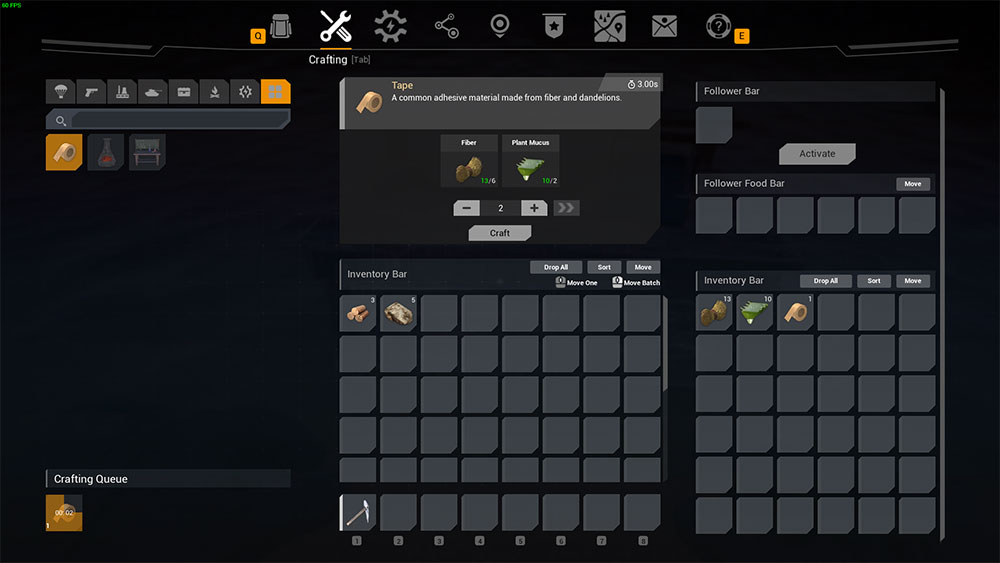Select the pickaxe in hotbar slot 1
This screenshot has width=1000, height=563.
pos(358,512)
